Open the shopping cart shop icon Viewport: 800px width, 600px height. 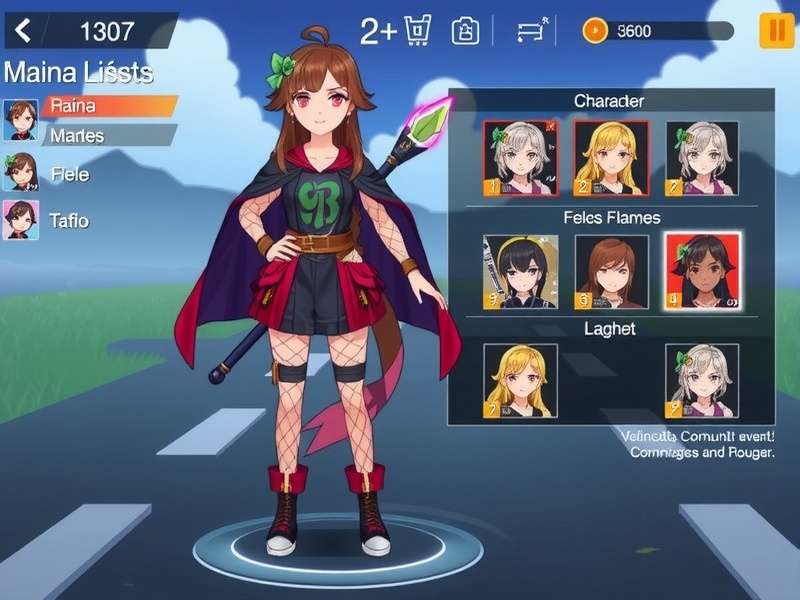point(417,31)
